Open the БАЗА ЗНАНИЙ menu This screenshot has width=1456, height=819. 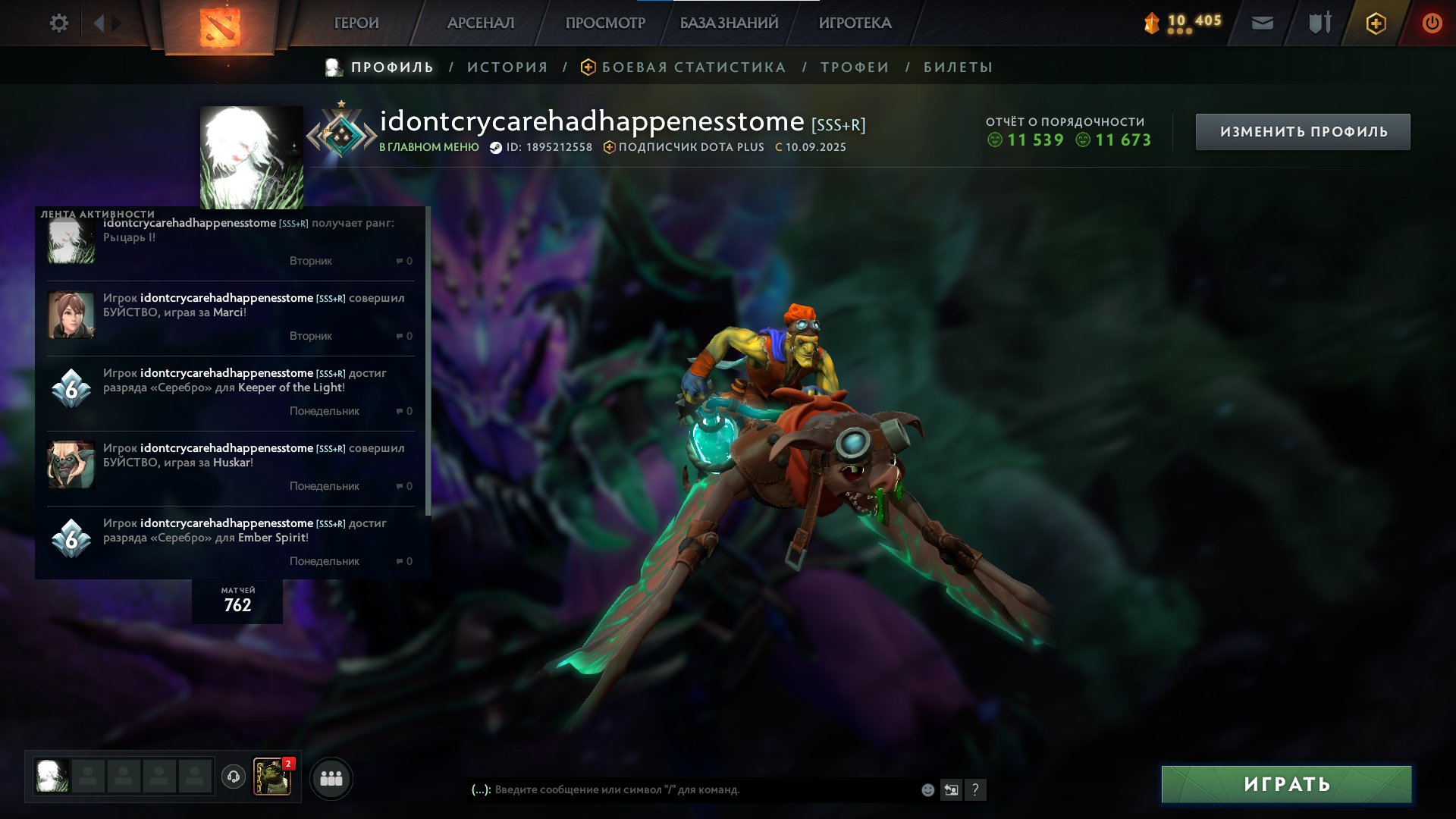click(729, 23)
